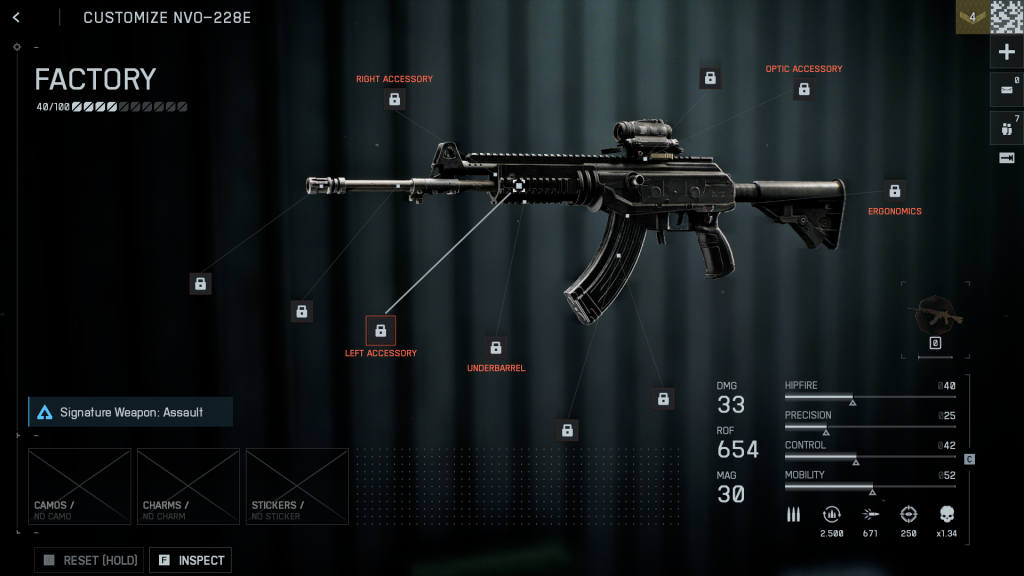Click the arrow-to-bar collapse icon
The width and height of the screenshot is (1024, 576).
coord(1006,158)
